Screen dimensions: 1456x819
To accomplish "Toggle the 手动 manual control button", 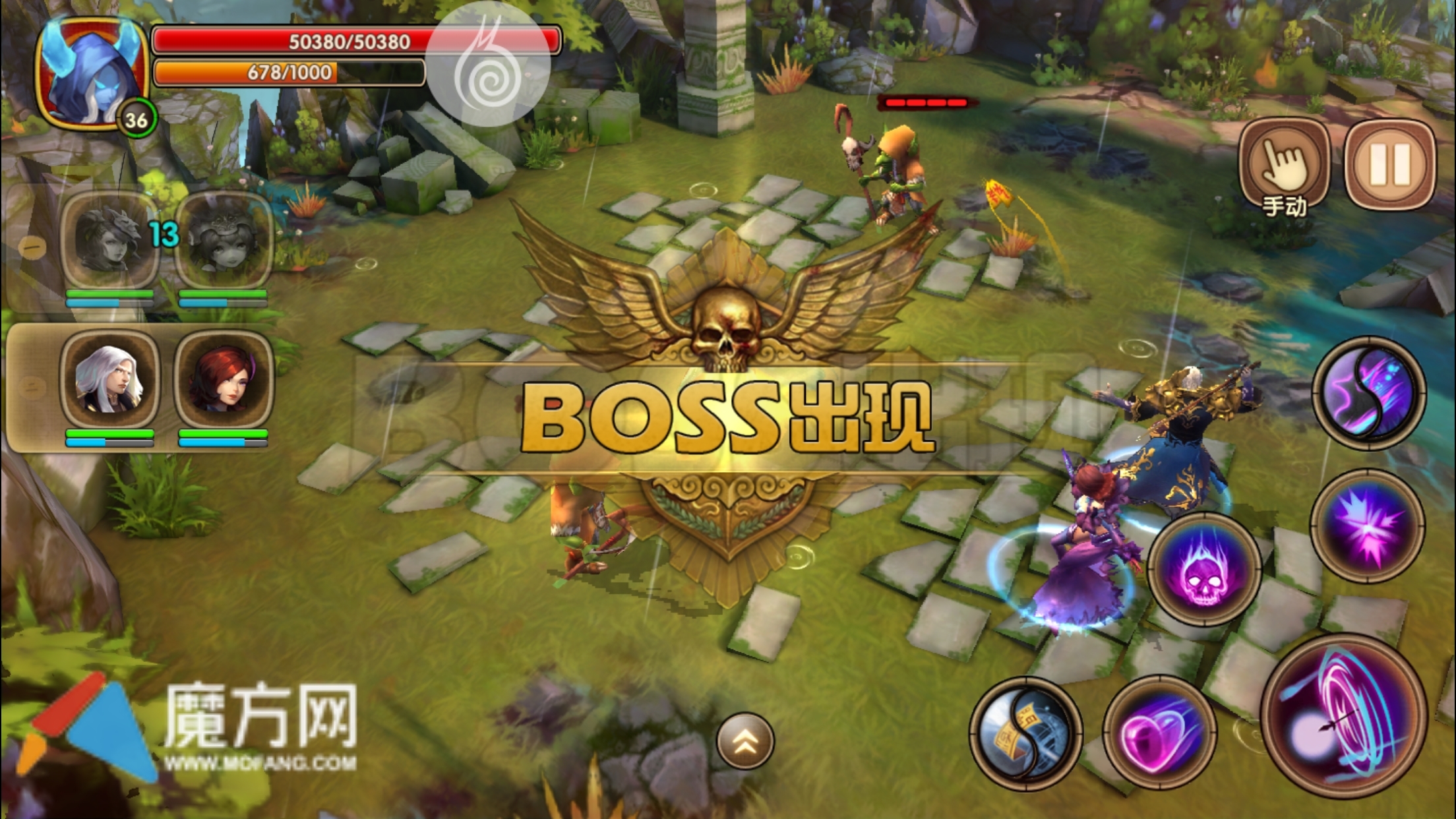I will pos(1284,166).
